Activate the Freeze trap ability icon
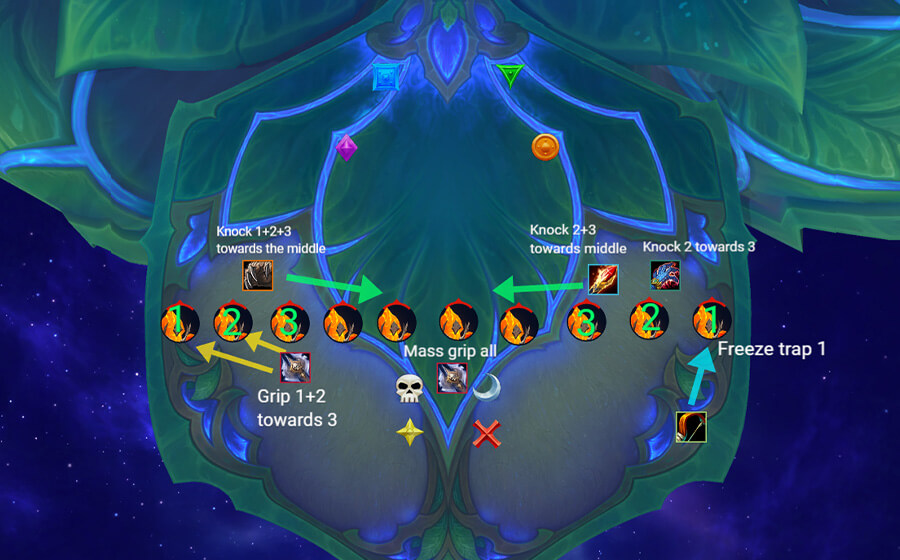The image size is (900, 560). pos(691,427)
